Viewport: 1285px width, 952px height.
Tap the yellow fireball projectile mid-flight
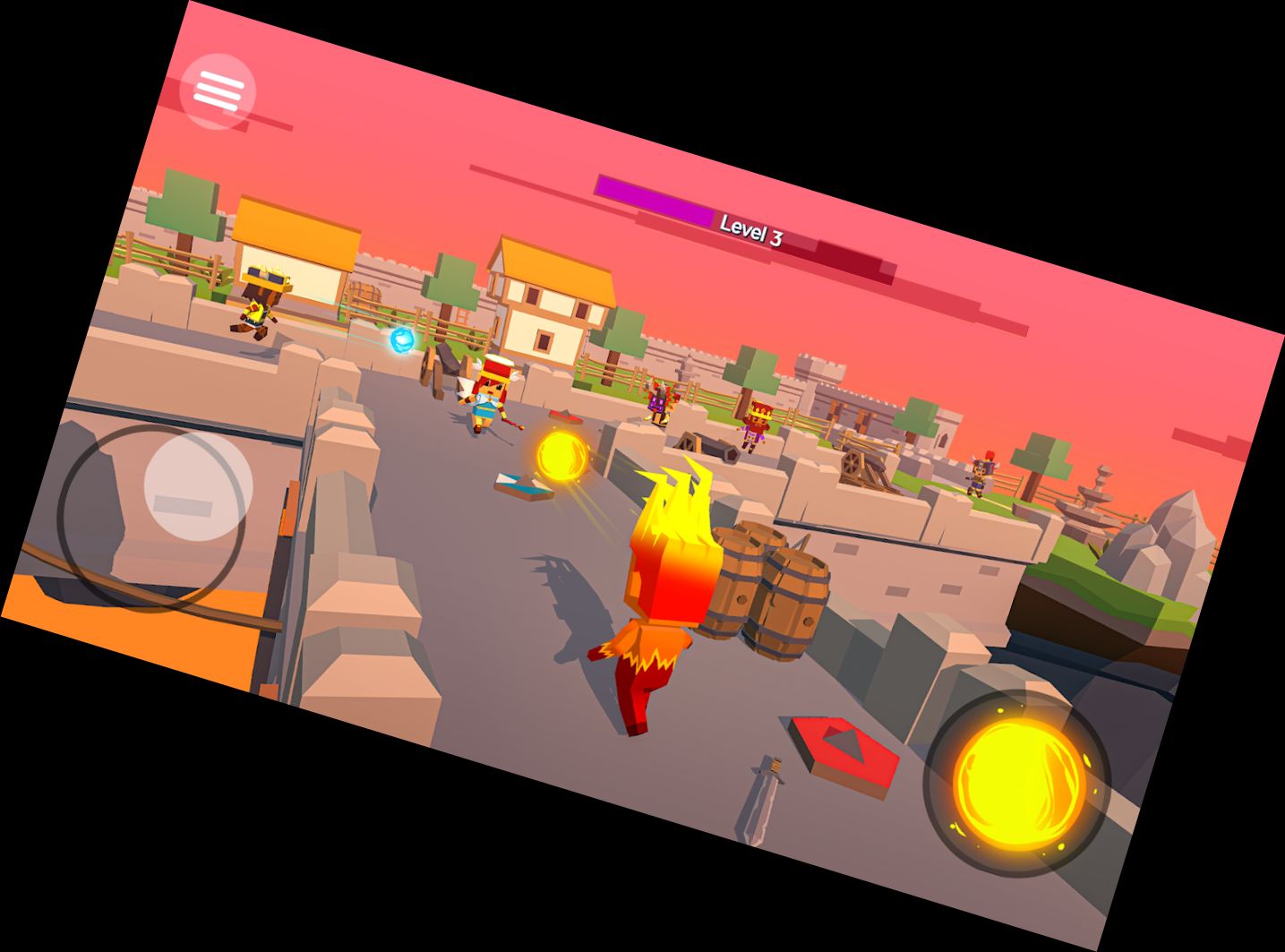(561, 456)
